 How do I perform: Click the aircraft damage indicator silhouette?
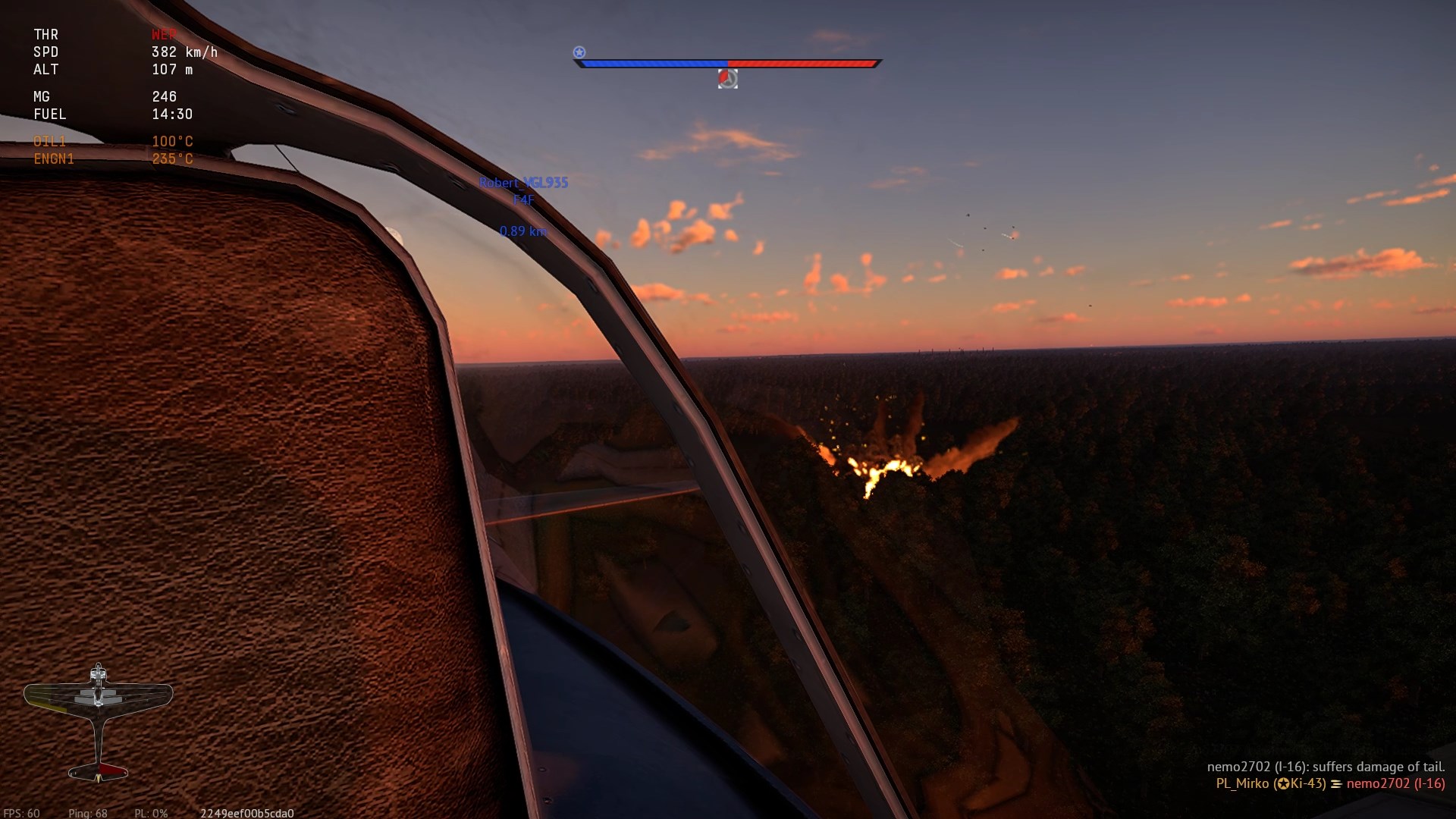pos(99,720)
